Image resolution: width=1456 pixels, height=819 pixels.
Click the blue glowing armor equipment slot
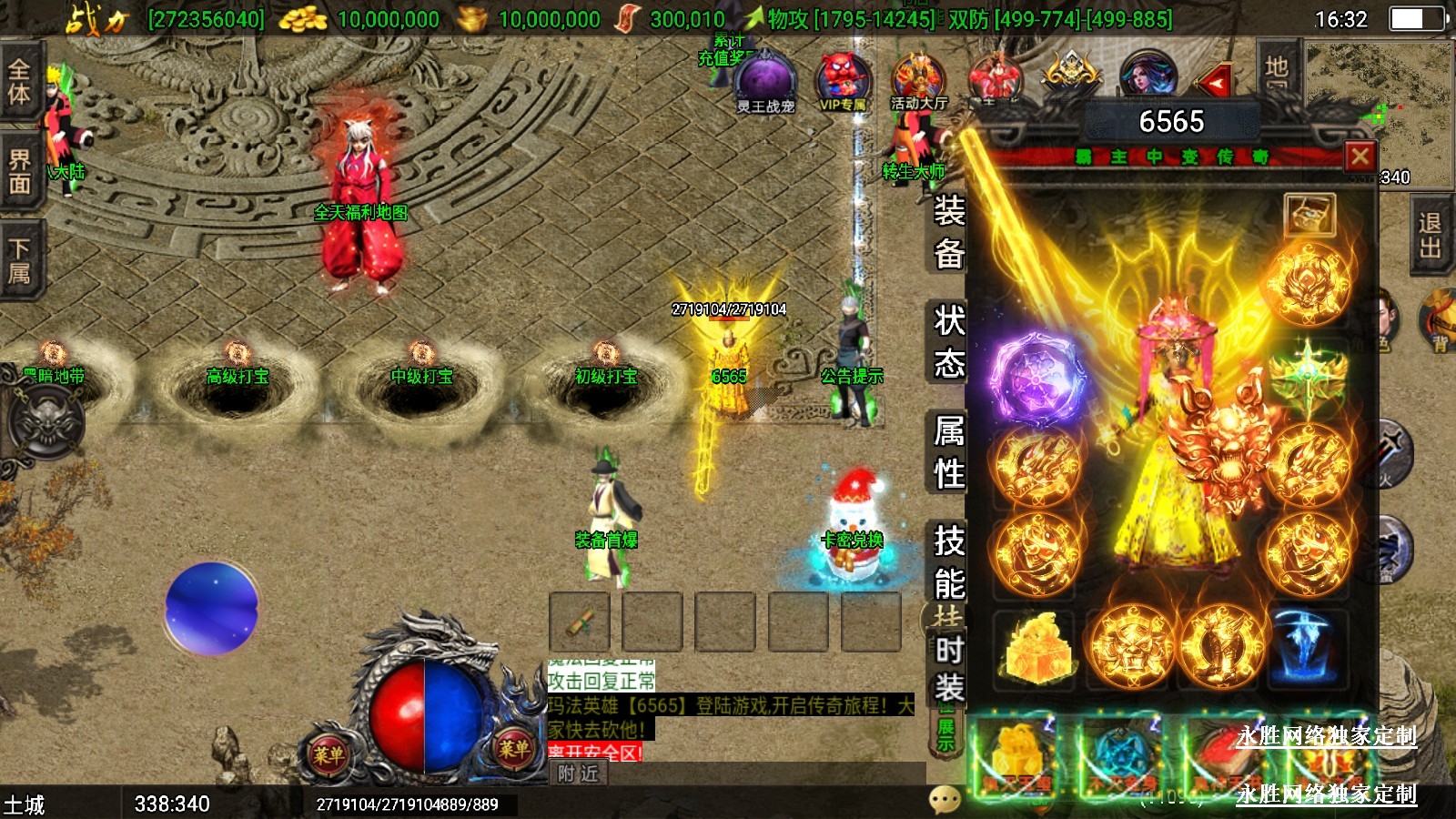[x=1307, y=647]
